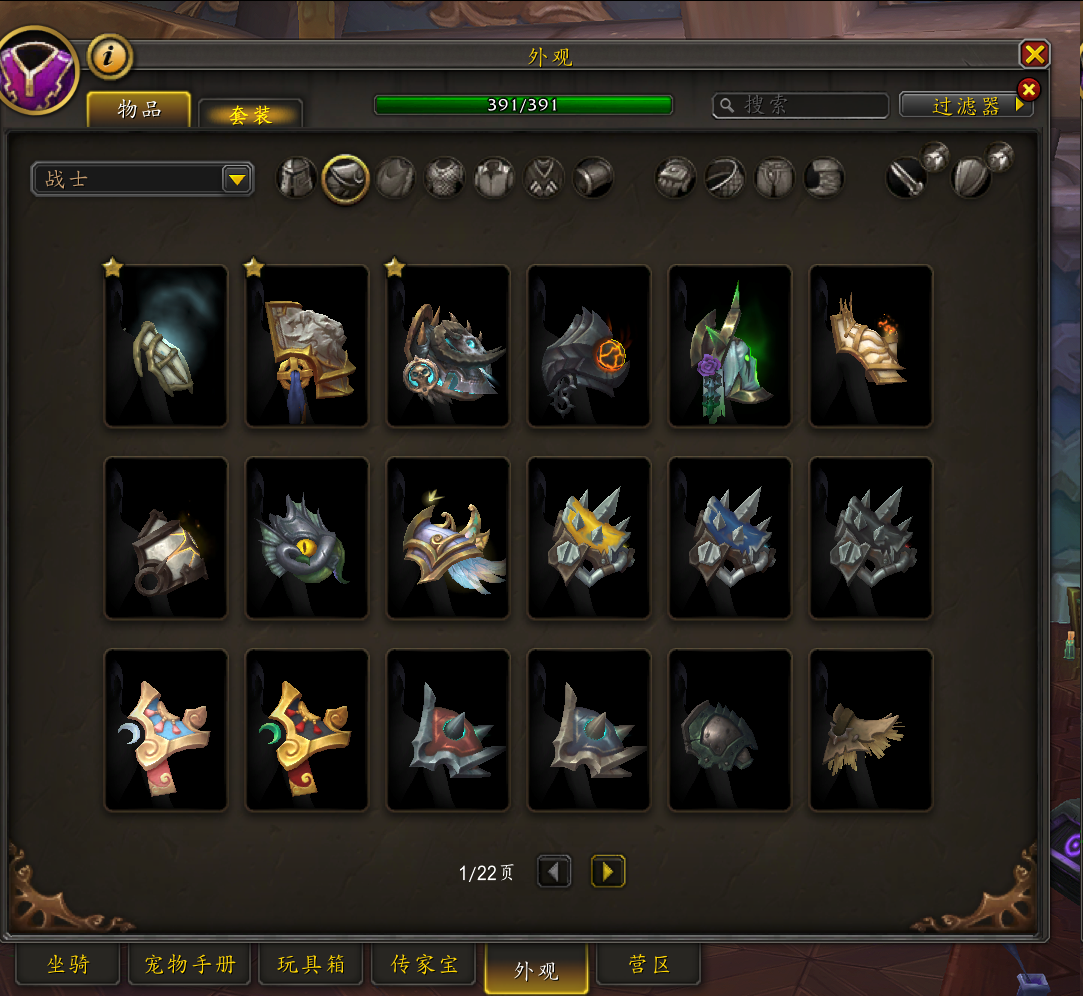Choose the yellow-eyed fish shoulder appearance
The height and width of the screenshot is (996, 1083).
(x=307, y=538)
